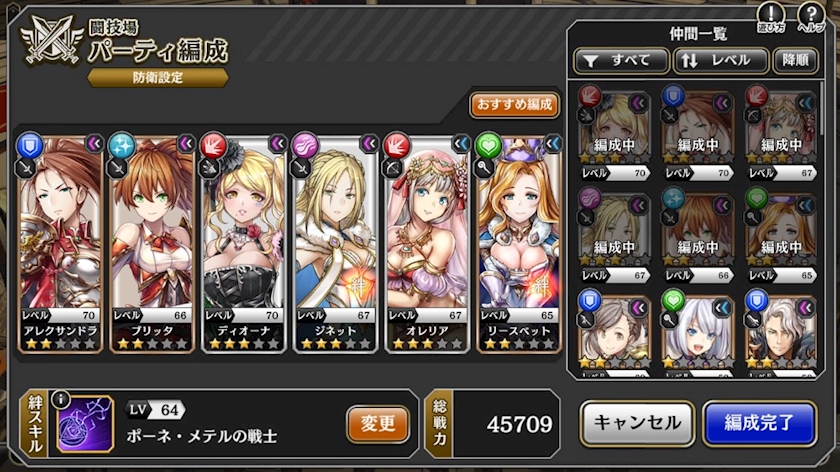Screen dimensions: 840x472
Task: Confirm party with 編成完了 button
Action: (759, 423)
